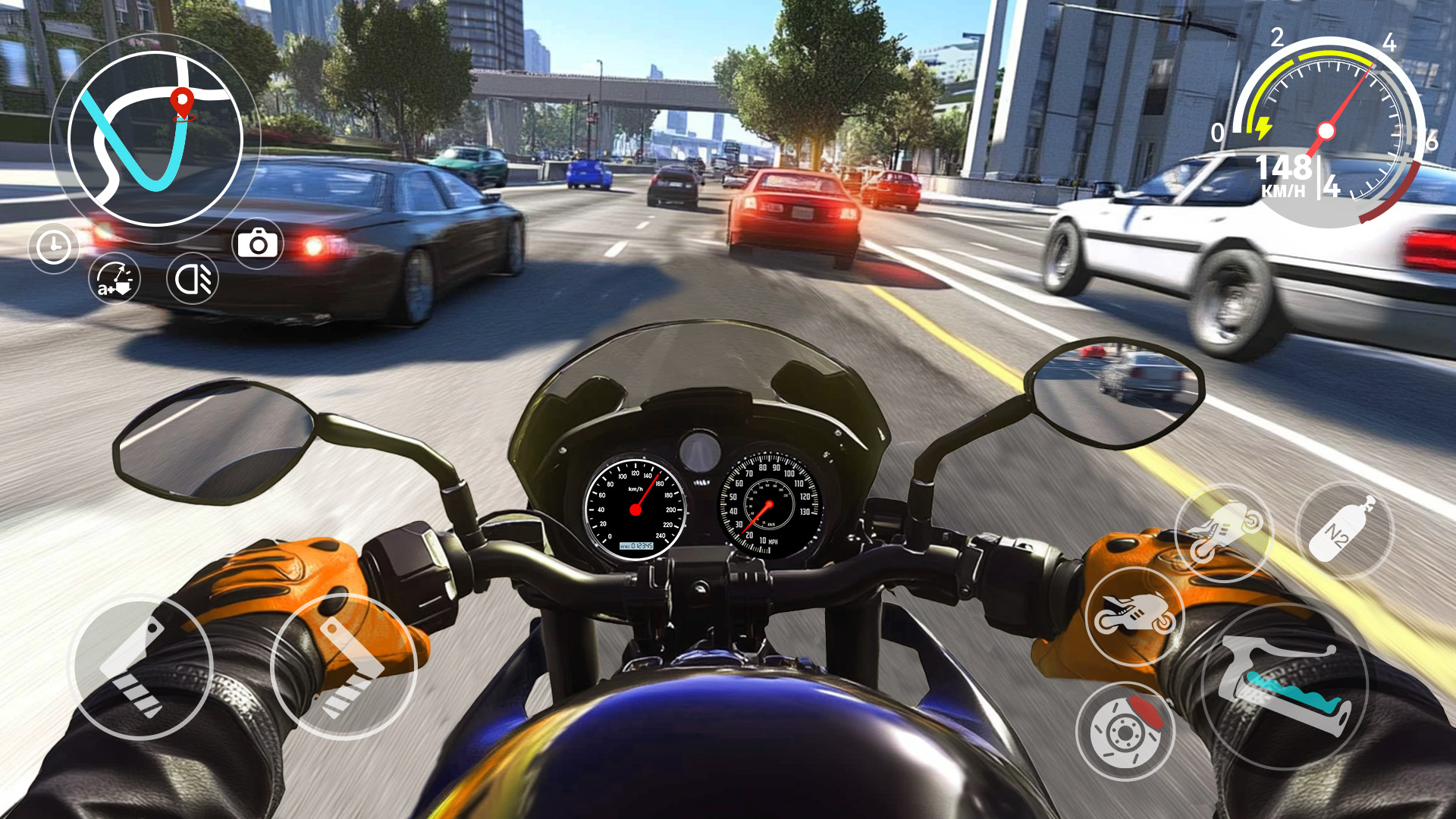This screenshot has height=819, width=1456.
Task: Click the red destination pin on the map
Action: coord(182,101)
